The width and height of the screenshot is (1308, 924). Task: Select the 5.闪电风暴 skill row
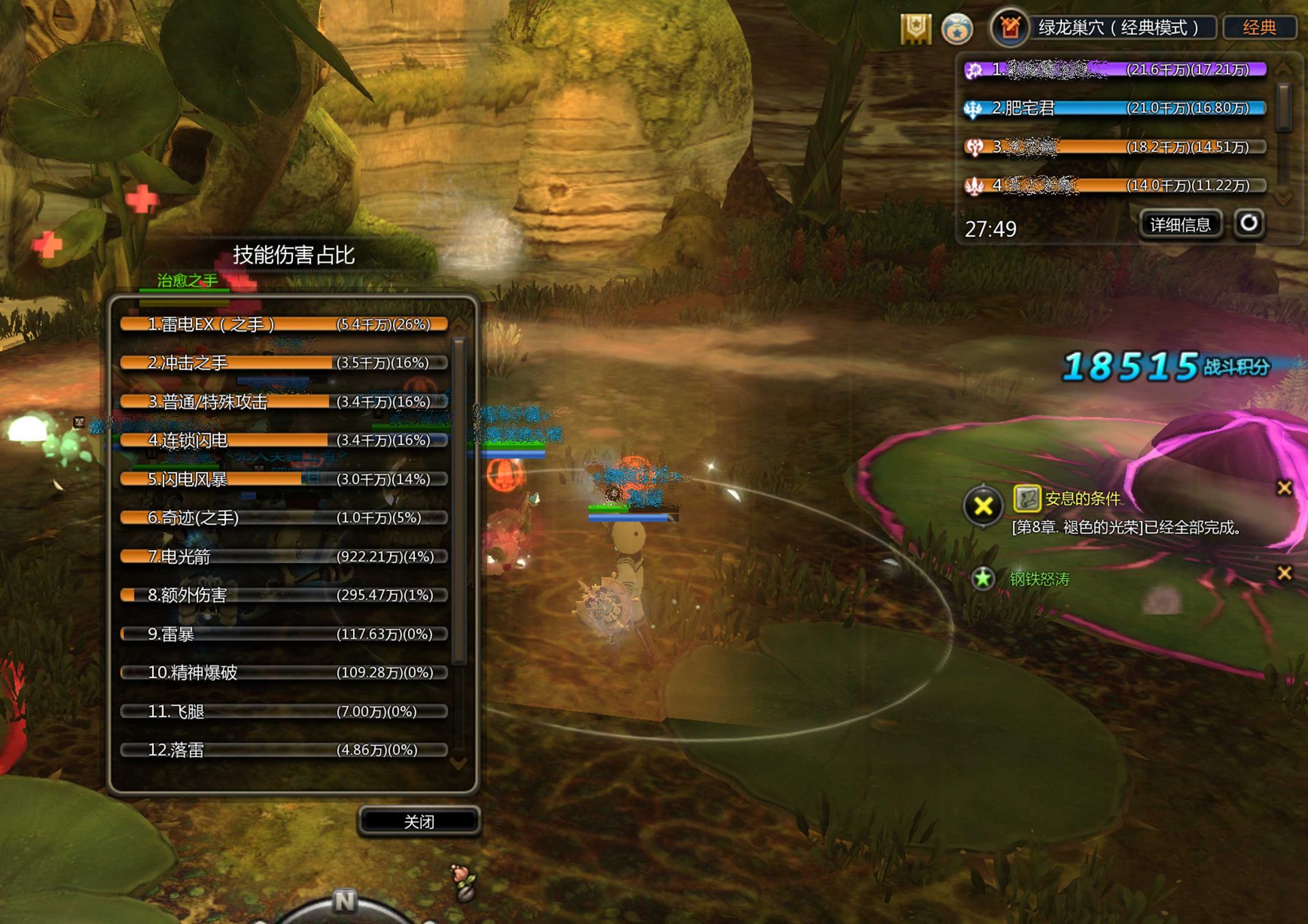coord(283,479)
